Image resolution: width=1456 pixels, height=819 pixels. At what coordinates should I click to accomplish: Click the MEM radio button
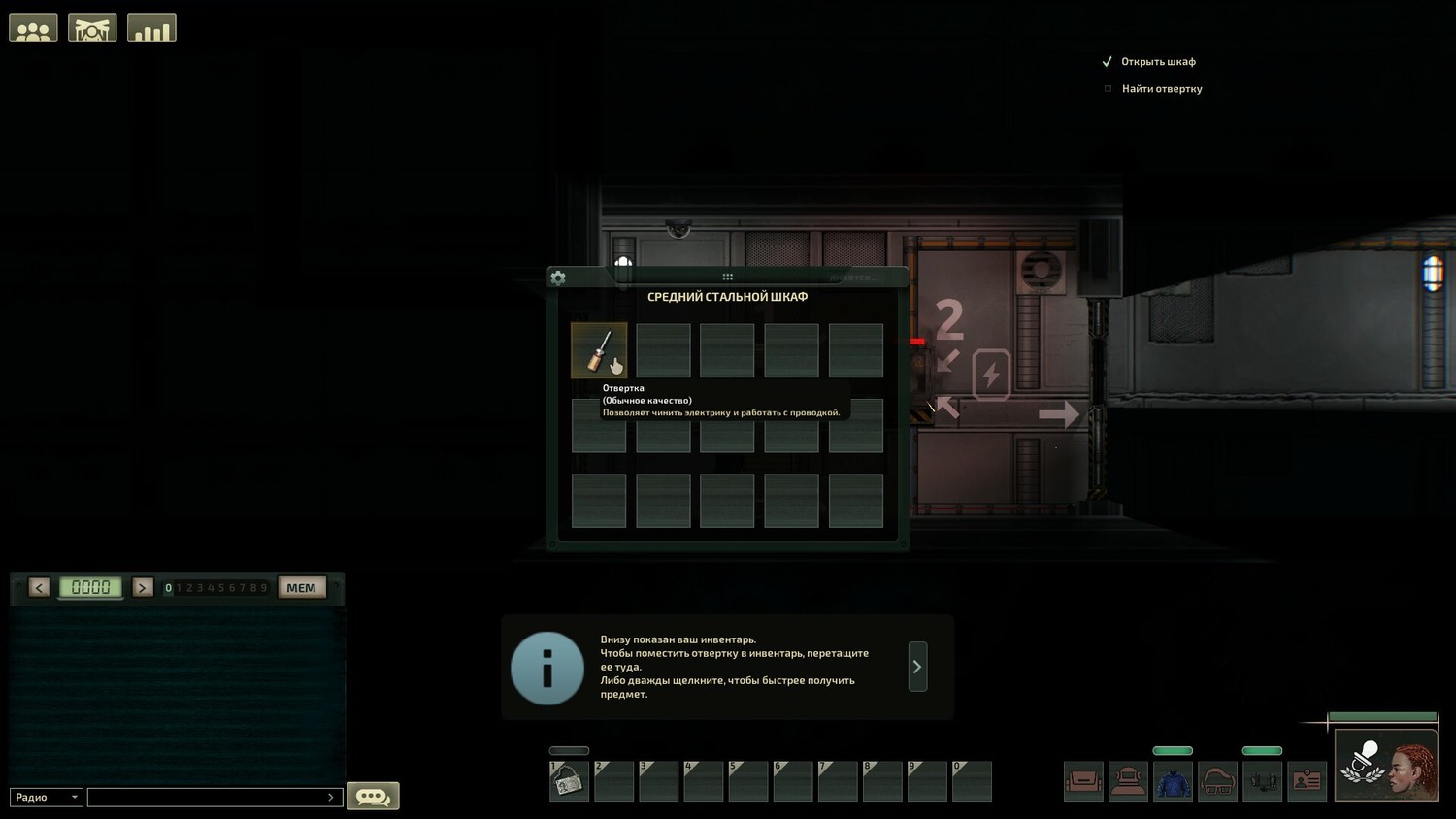click(301, 587)
